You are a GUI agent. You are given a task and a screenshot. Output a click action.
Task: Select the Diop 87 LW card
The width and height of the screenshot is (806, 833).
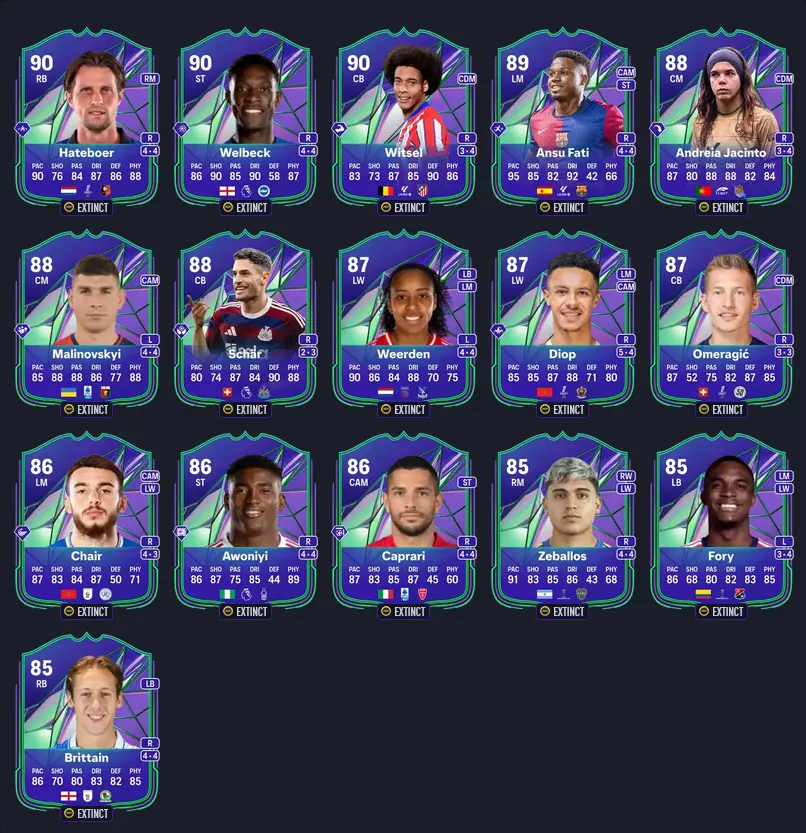click(561, 320)
